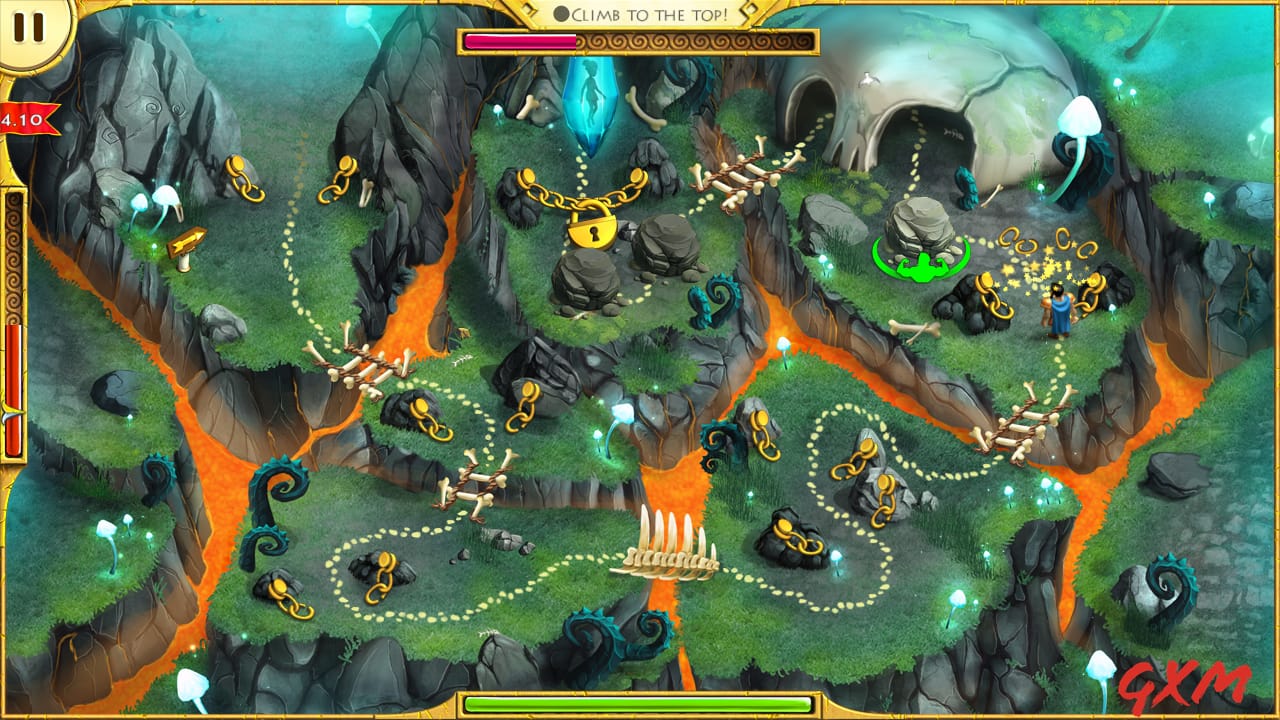Click the yellow arrow signpost near the mushroom
The width and height of the screenshot is (1280, 720).
pos(187,240)
